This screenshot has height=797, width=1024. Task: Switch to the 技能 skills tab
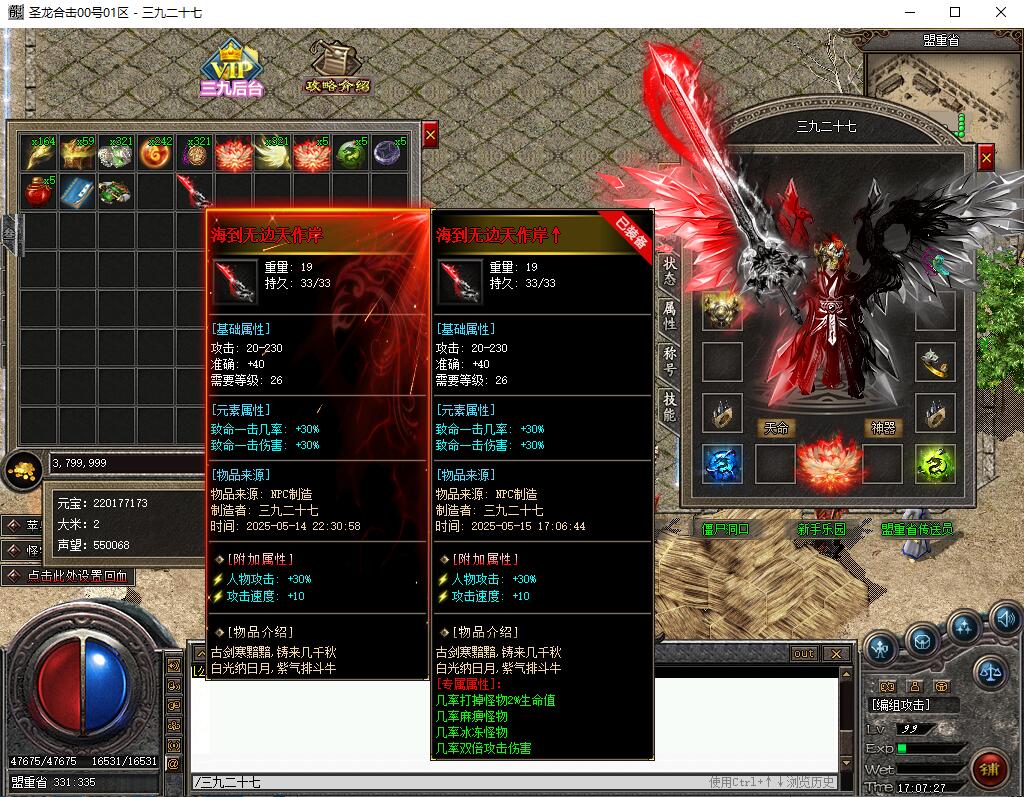[670, 406]
